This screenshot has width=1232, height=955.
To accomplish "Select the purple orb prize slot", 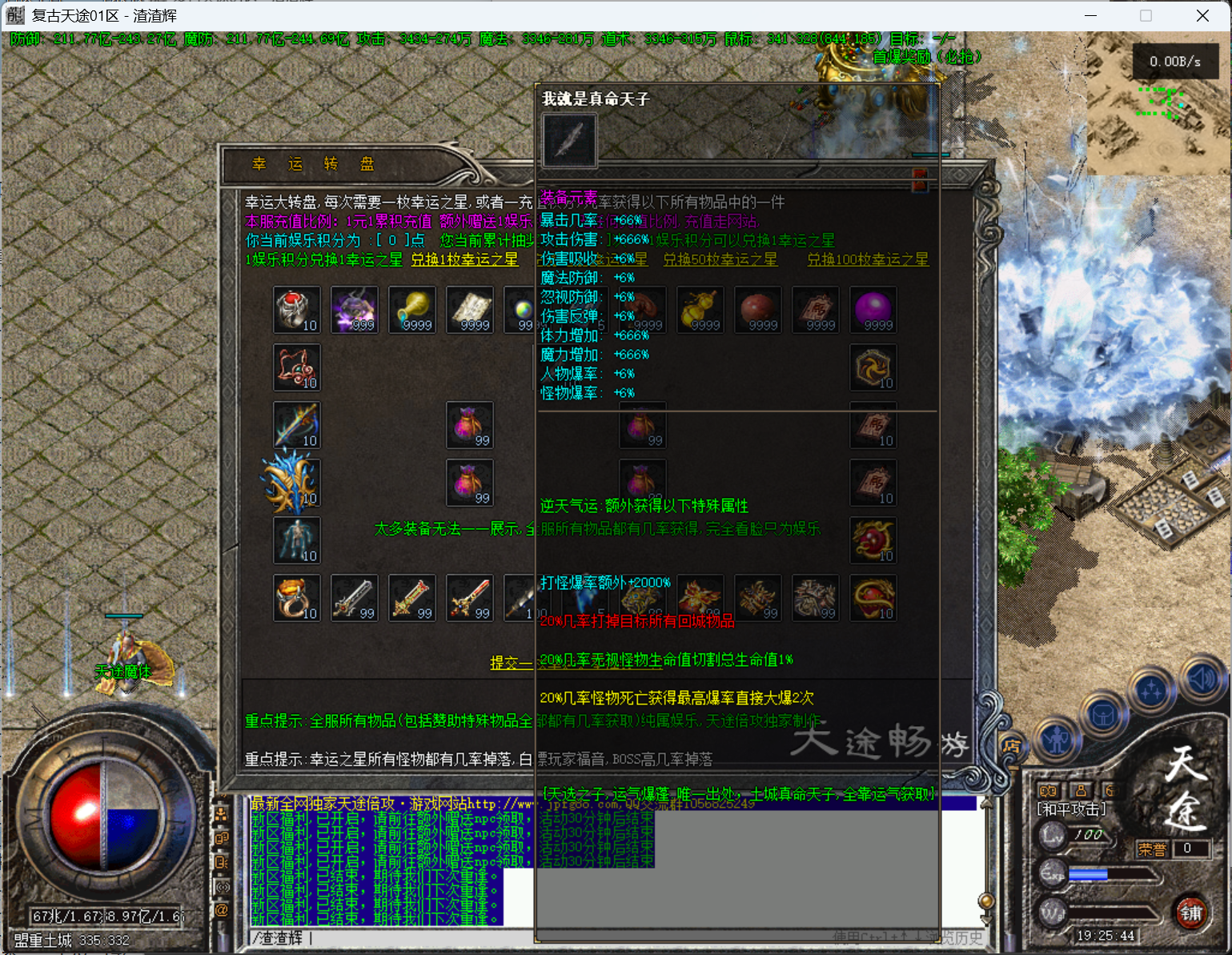I will 873,310.
